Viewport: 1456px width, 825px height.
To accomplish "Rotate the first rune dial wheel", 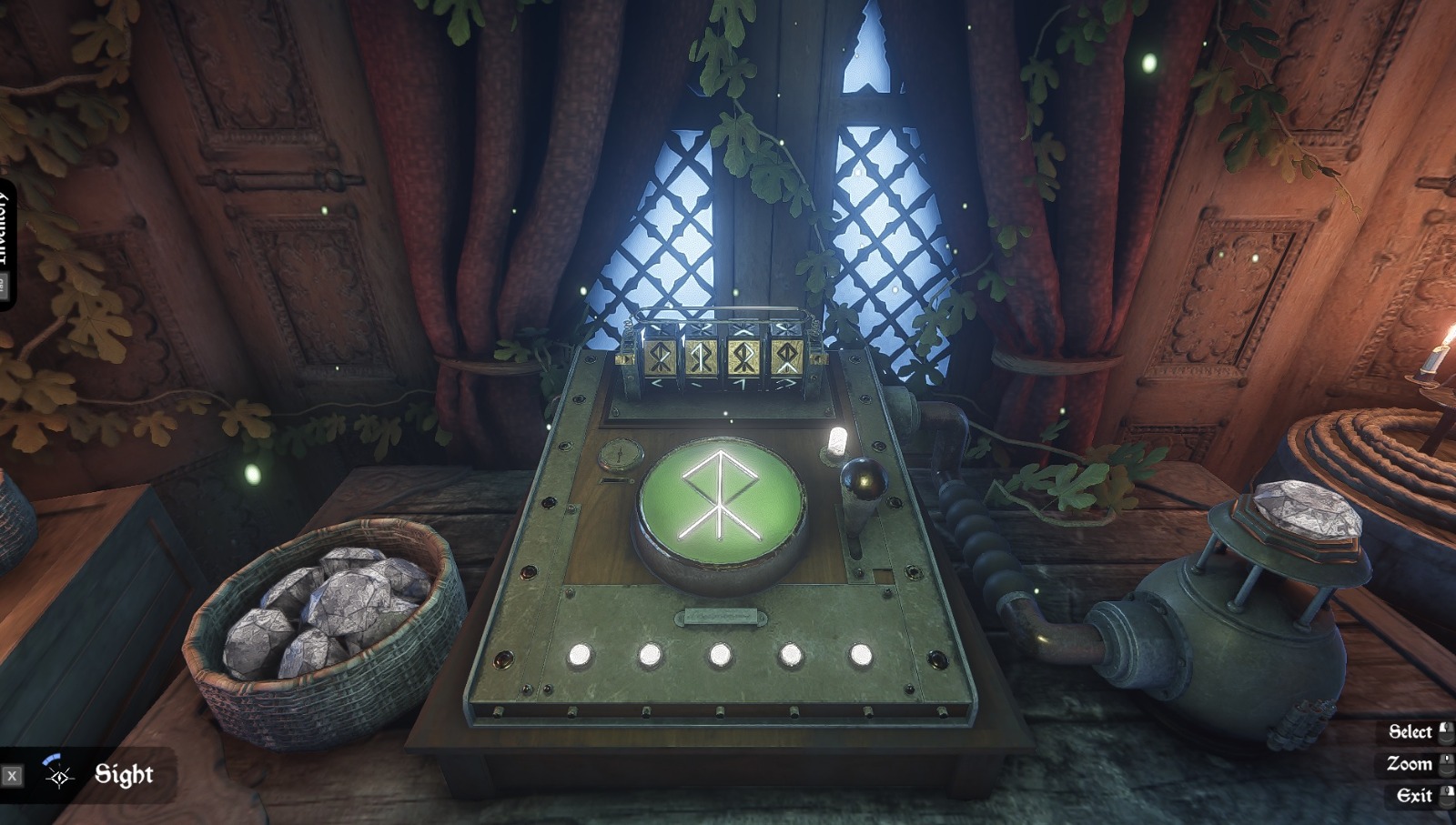I will click(658, 355).
